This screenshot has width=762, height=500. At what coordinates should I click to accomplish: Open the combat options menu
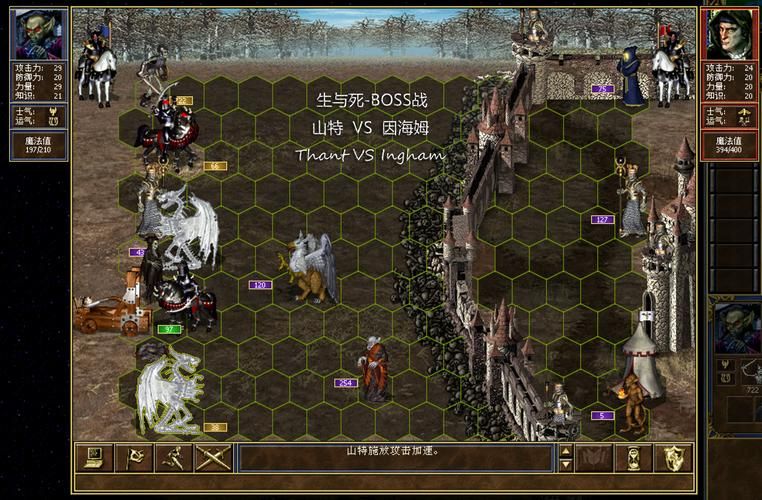coord(93,458)
